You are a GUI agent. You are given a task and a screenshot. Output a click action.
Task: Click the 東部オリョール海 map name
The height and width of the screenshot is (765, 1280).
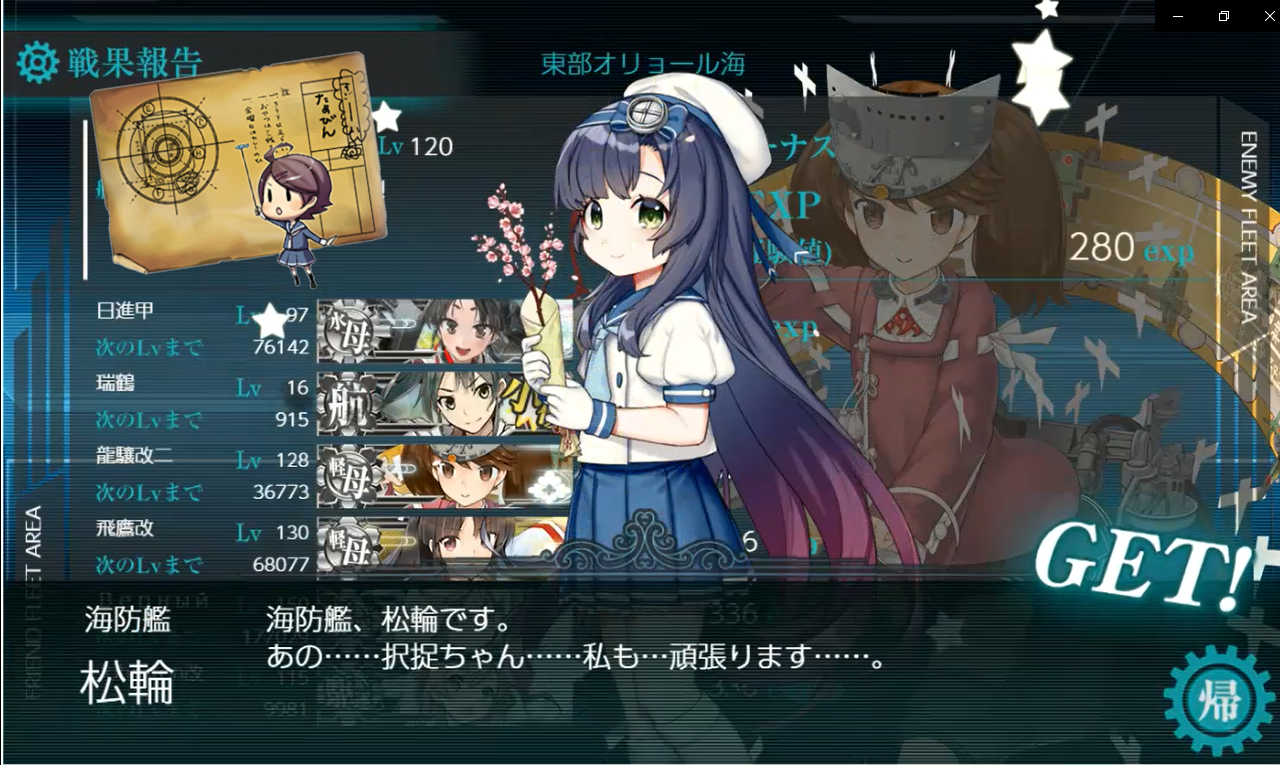pos(641,62)
